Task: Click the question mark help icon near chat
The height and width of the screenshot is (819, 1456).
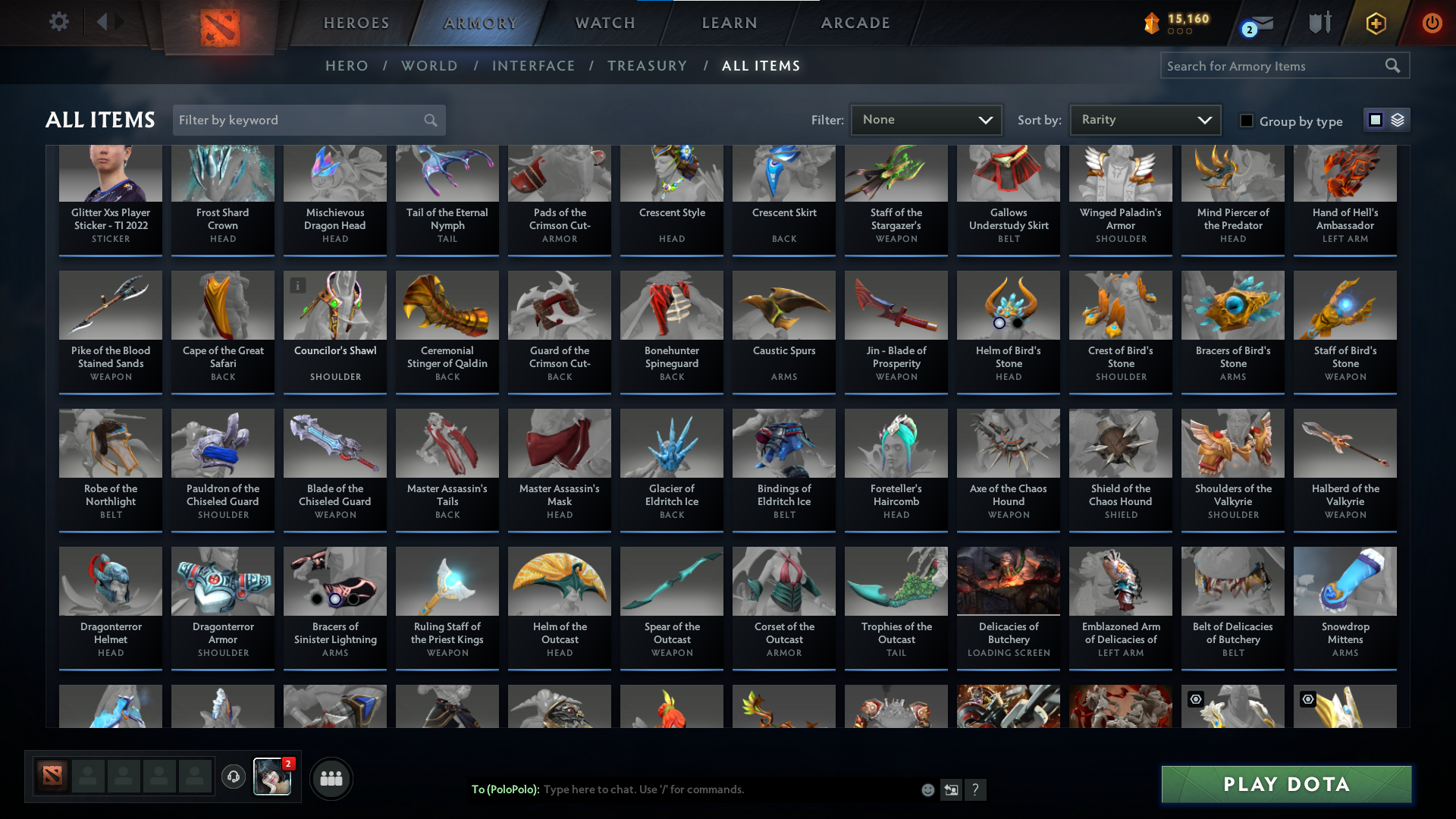Action: point(976,790)
